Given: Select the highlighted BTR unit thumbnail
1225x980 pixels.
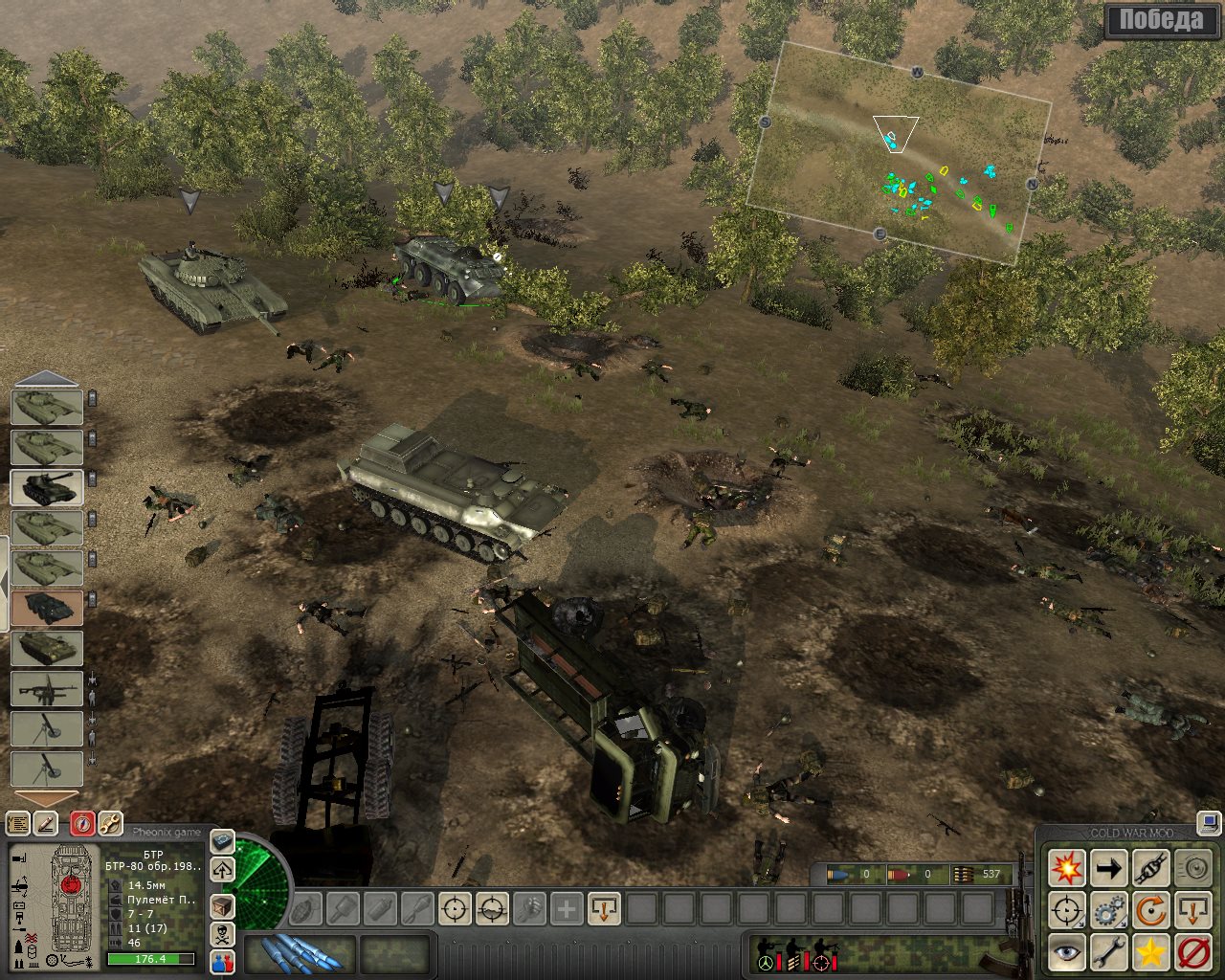Looking at the screenshot, I should point(47,608).
